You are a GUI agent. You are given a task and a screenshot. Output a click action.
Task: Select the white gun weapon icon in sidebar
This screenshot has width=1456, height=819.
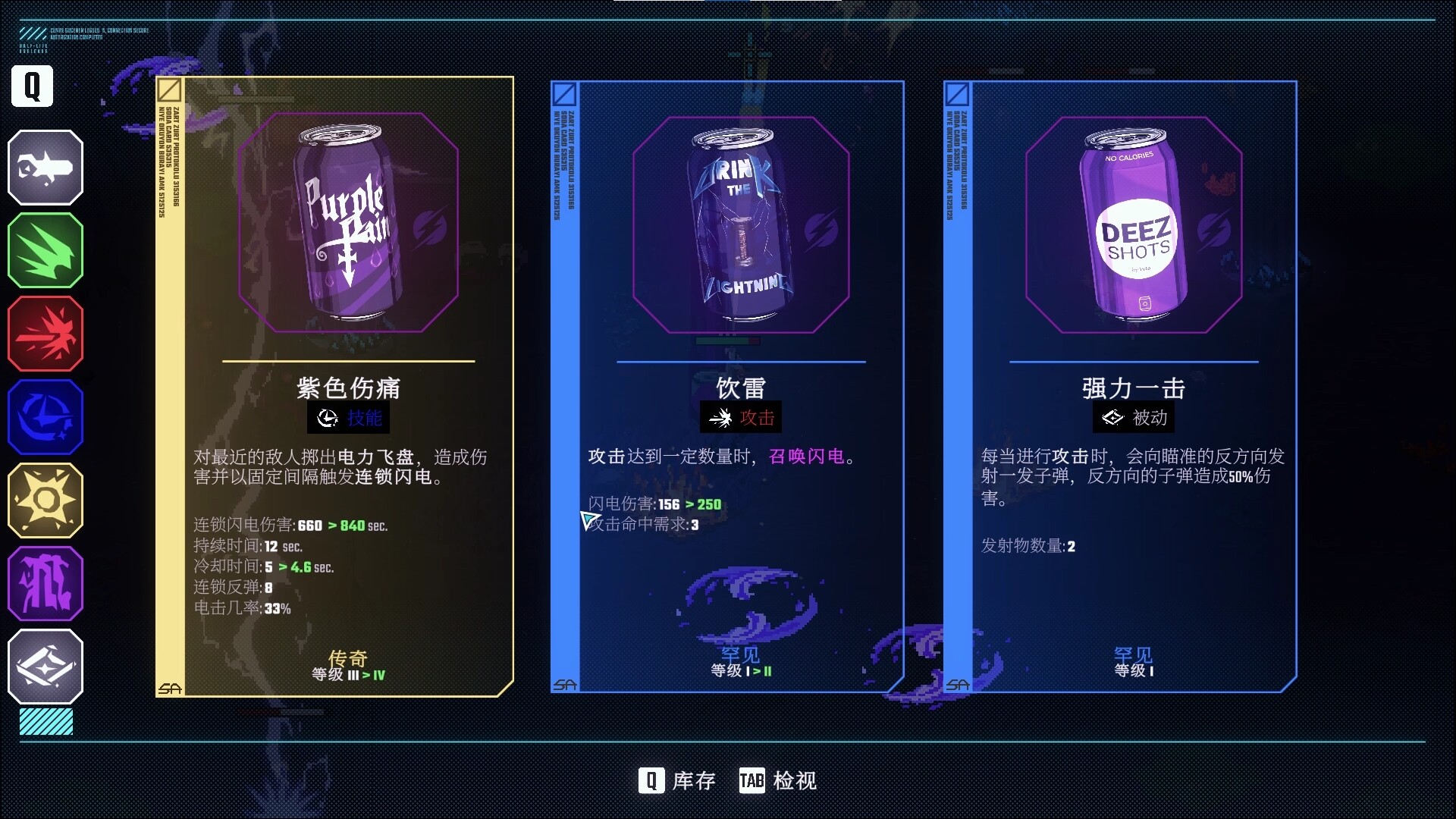click(x=45, y=167)
